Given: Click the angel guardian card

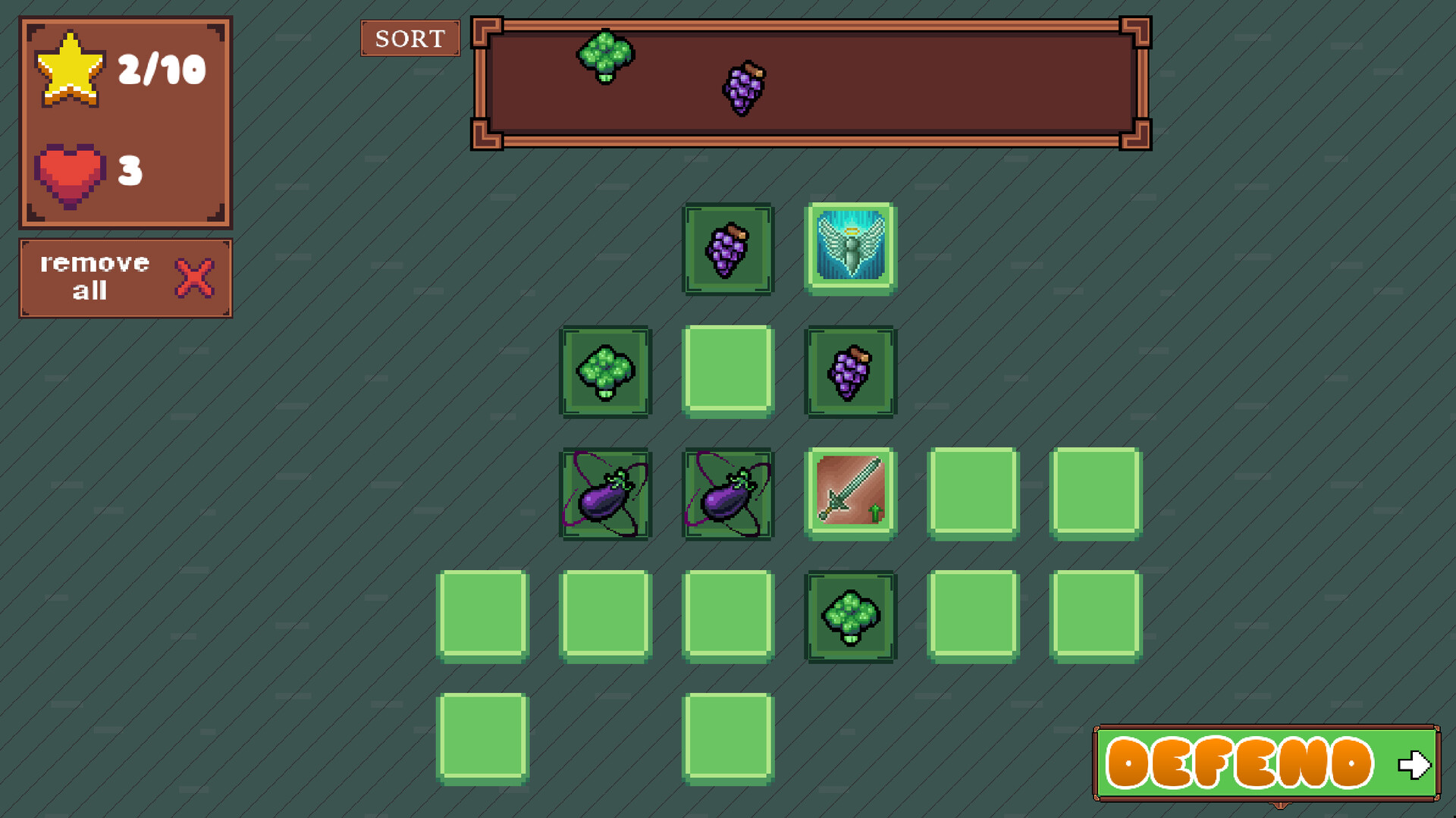Looking at the screenshot, I should tap(850, 248).
